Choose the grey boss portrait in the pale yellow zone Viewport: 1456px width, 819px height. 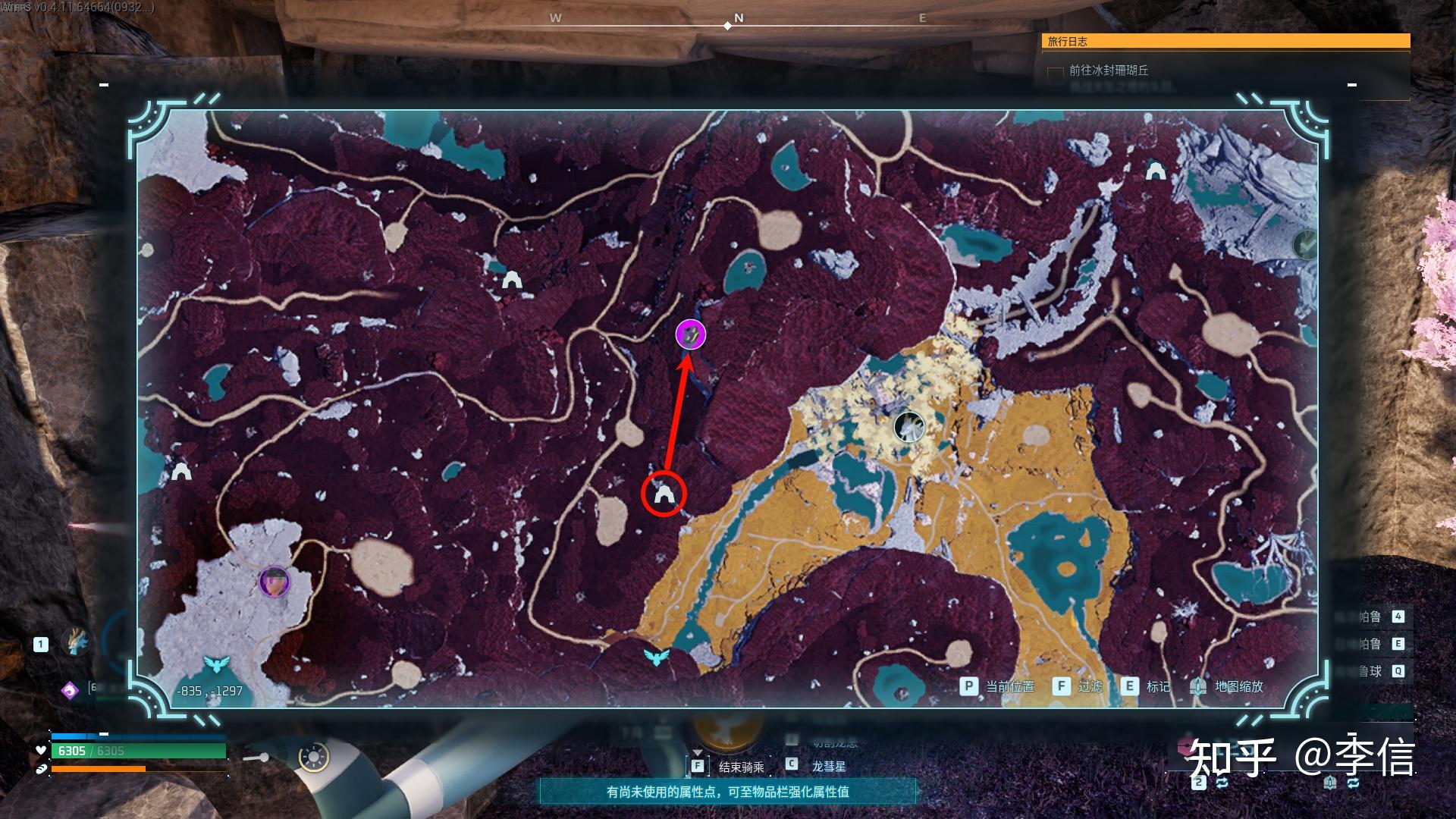click(x=908, y=427)
